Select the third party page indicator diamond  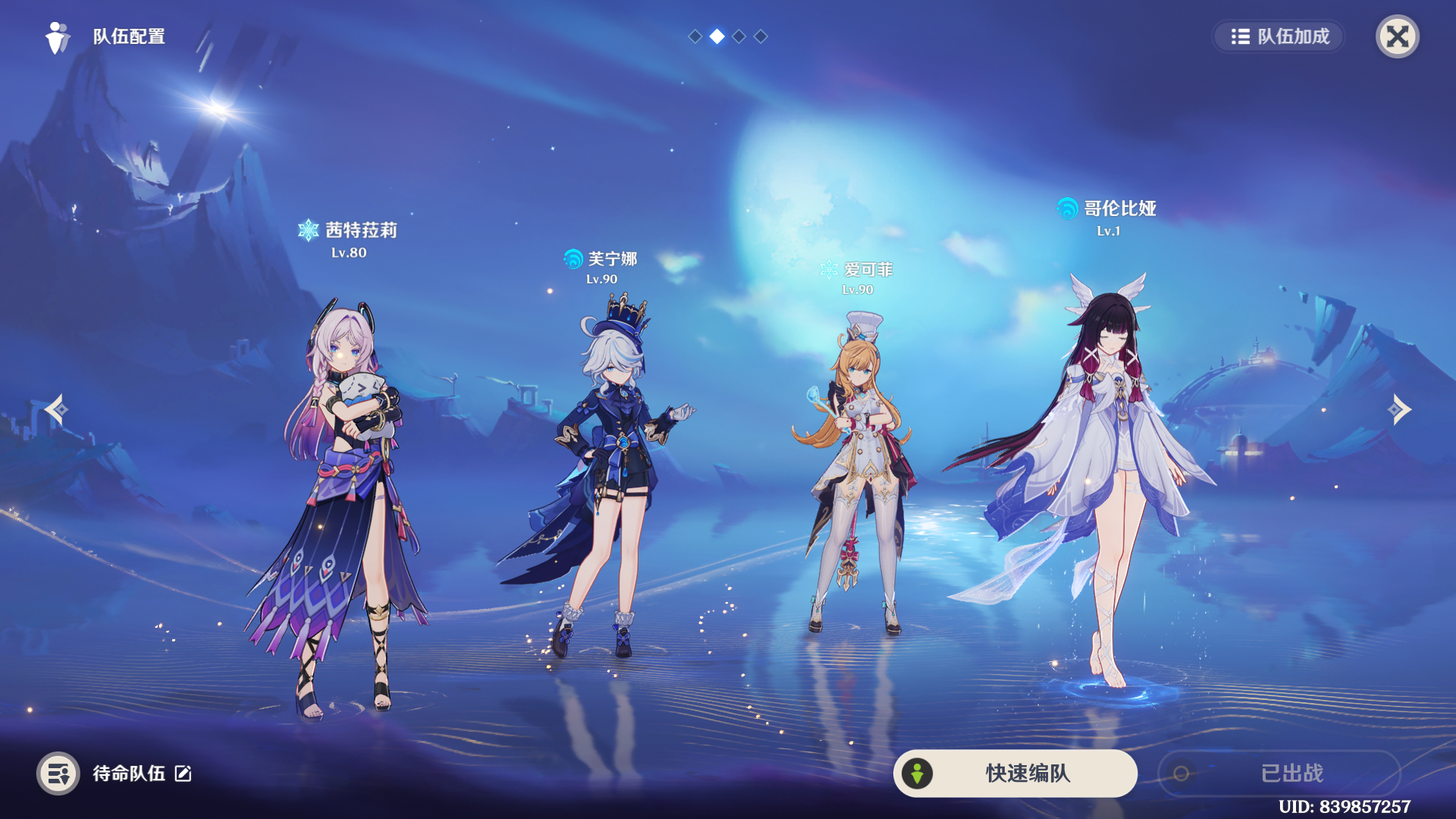tap(739, 36)
